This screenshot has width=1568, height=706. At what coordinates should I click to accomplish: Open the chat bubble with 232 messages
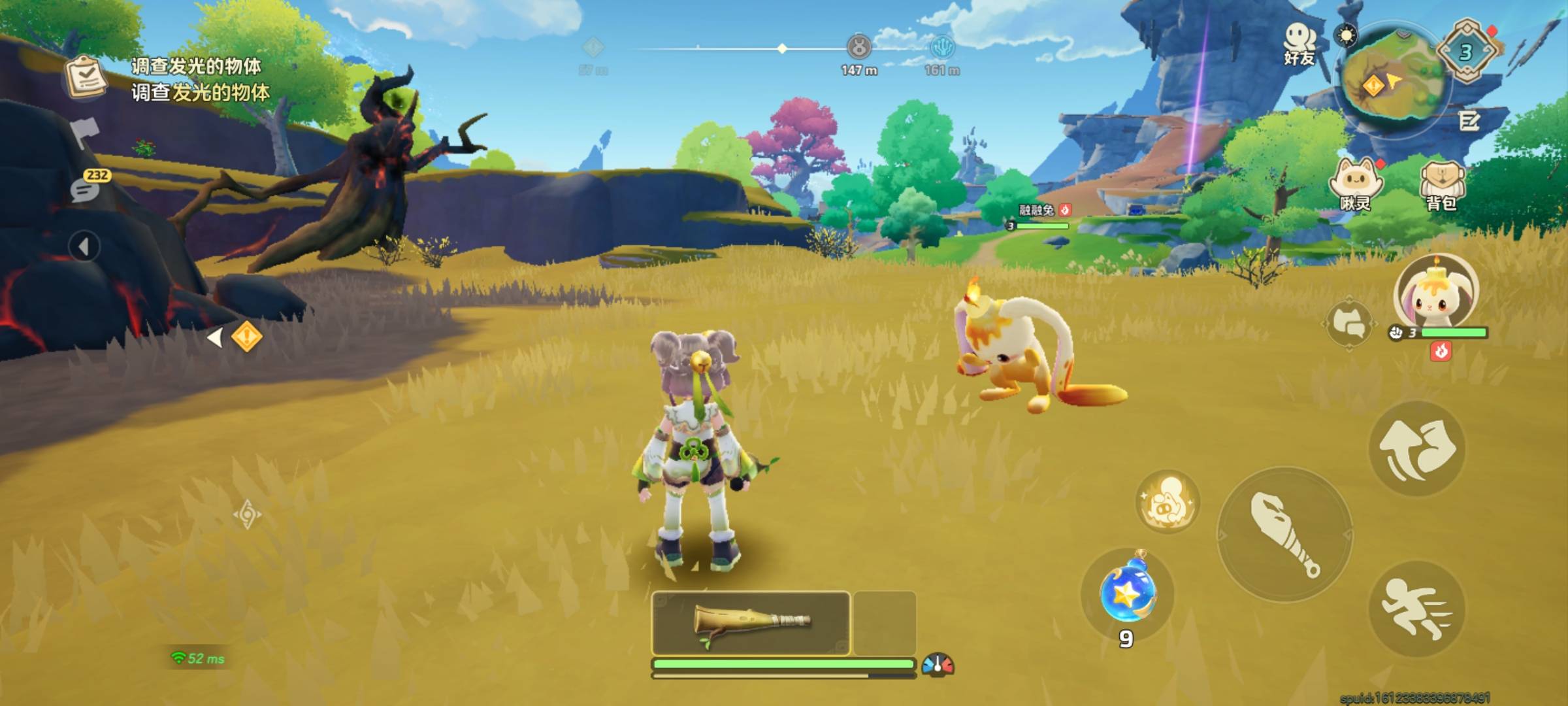86,188
